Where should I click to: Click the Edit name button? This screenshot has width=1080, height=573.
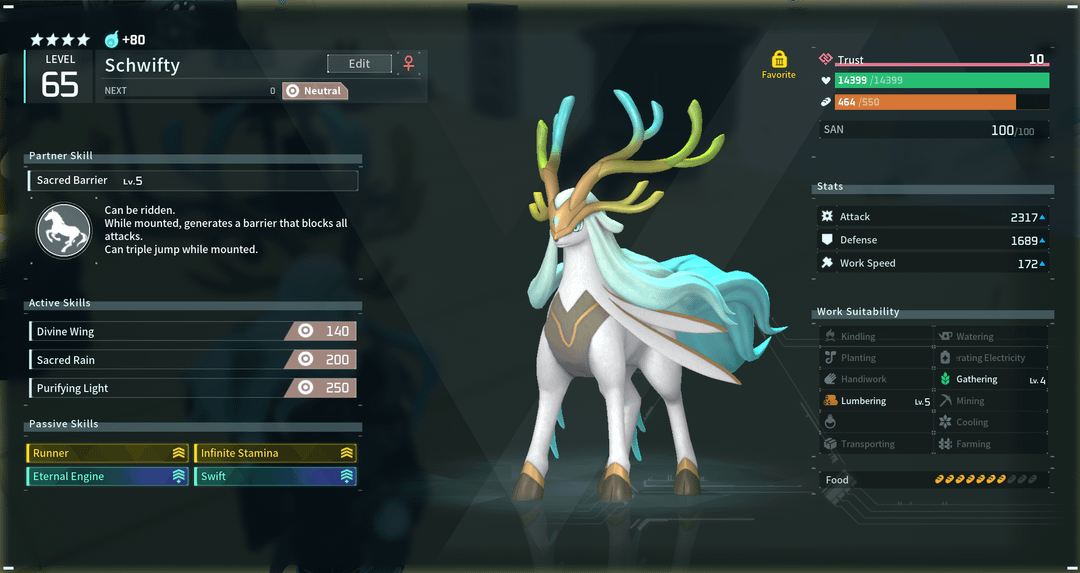(x=359, y=64)
